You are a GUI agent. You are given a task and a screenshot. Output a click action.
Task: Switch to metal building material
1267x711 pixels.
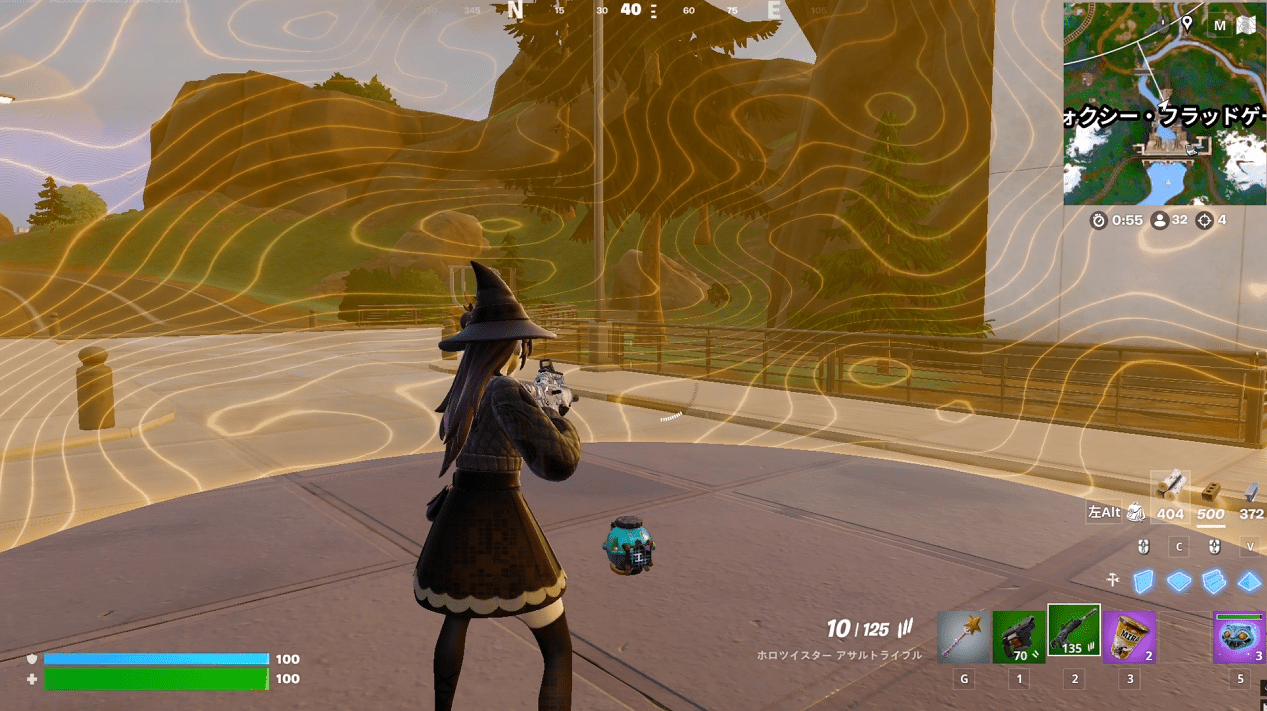tap(1251, 491)
